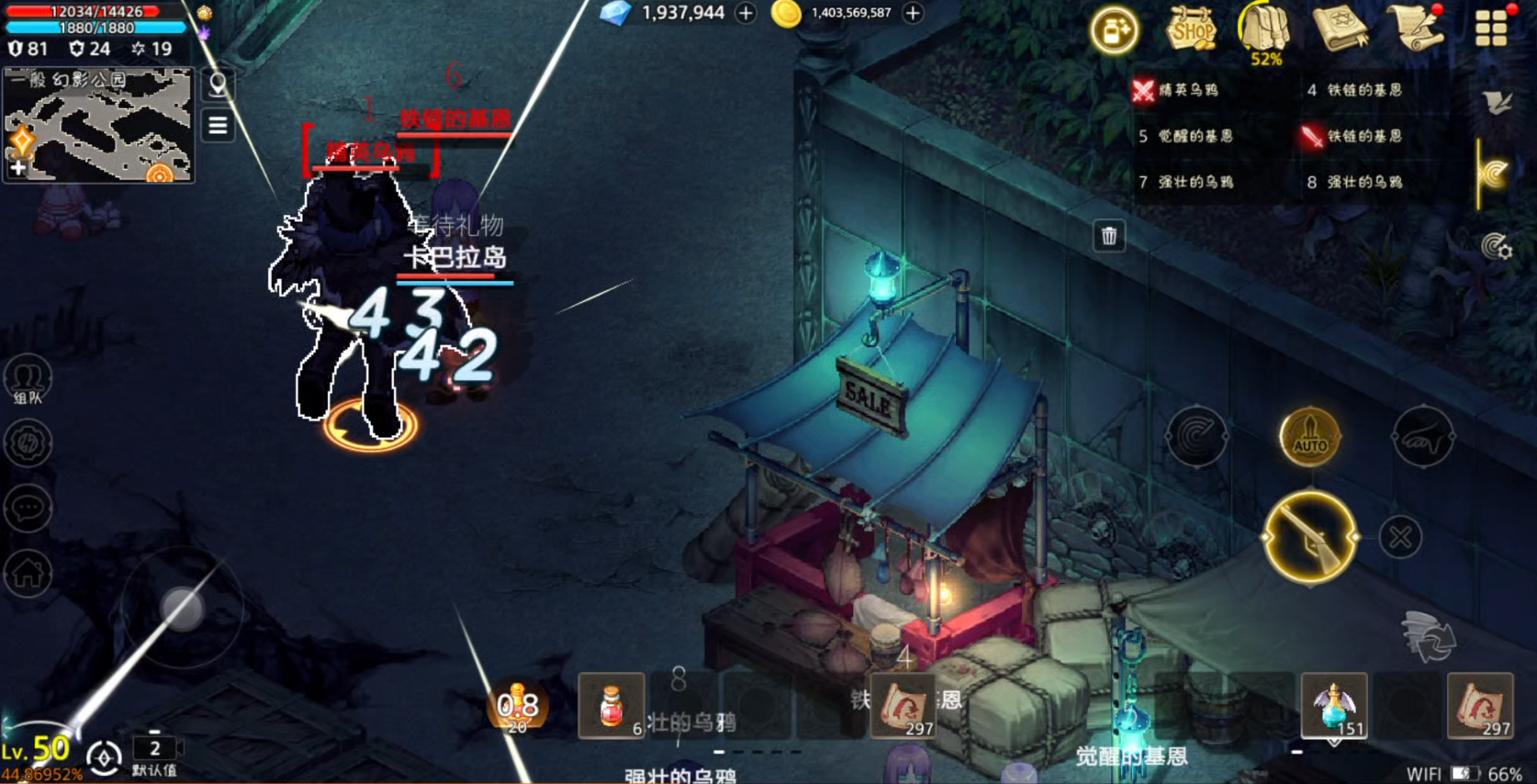The width and height of the screenshot is (1537, 784).
Task: Use the red health potion slot
Action: pos(611,705)
